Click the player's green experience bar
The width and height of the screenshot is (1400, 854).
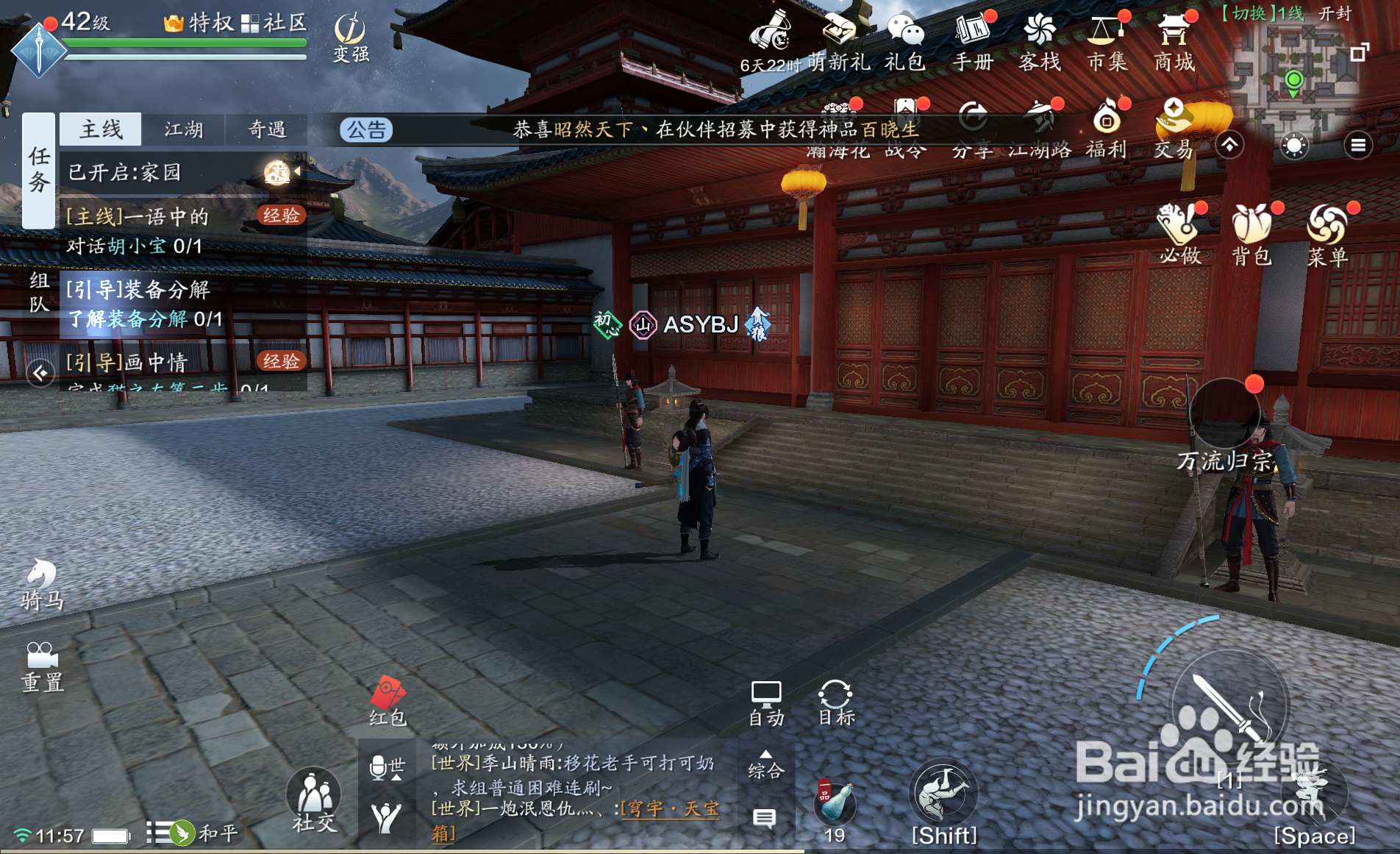(184, 42)
